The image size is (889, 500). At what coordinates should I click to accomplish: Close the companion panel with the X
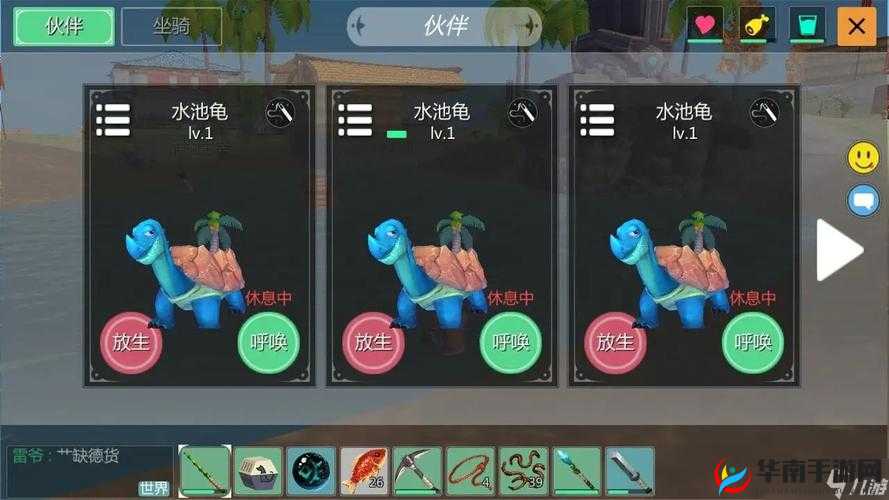coord(856,27)
